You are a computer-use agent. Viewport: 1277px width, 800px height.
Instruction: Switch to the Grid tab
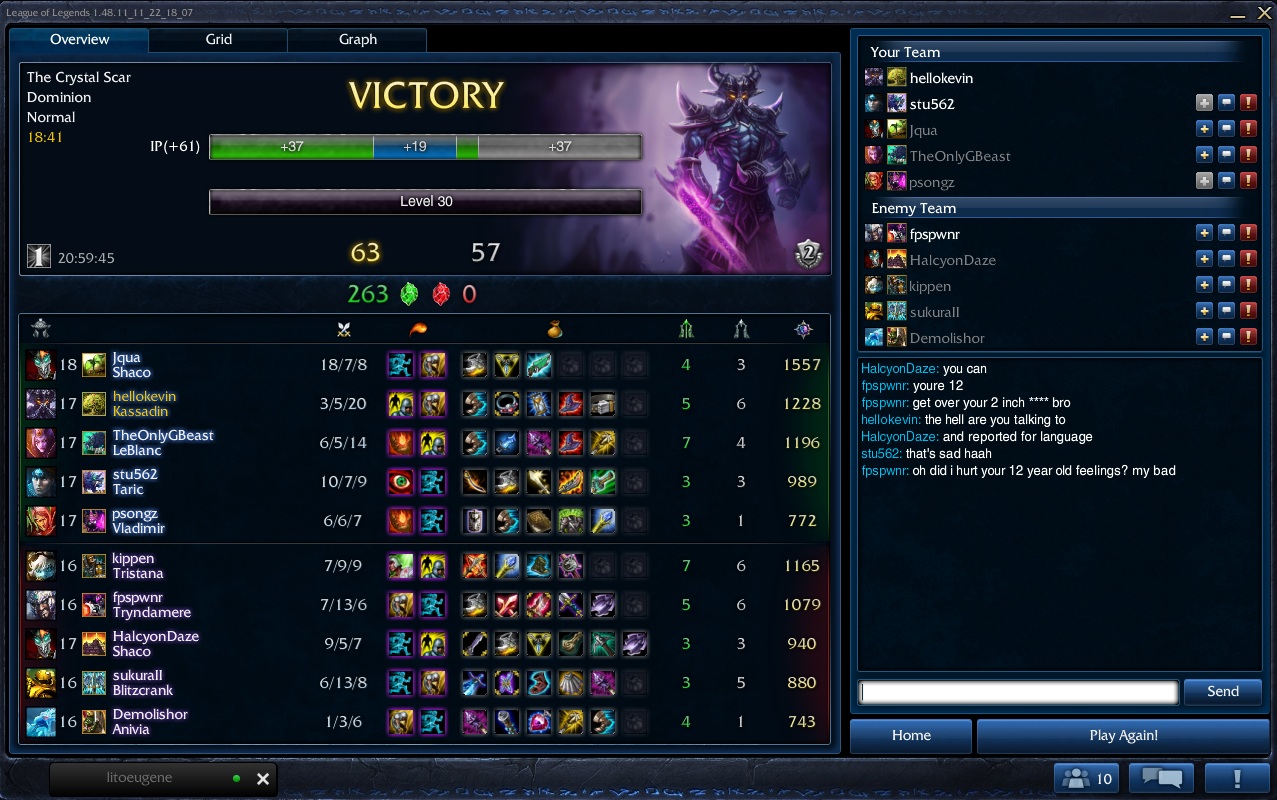[218, 40]
